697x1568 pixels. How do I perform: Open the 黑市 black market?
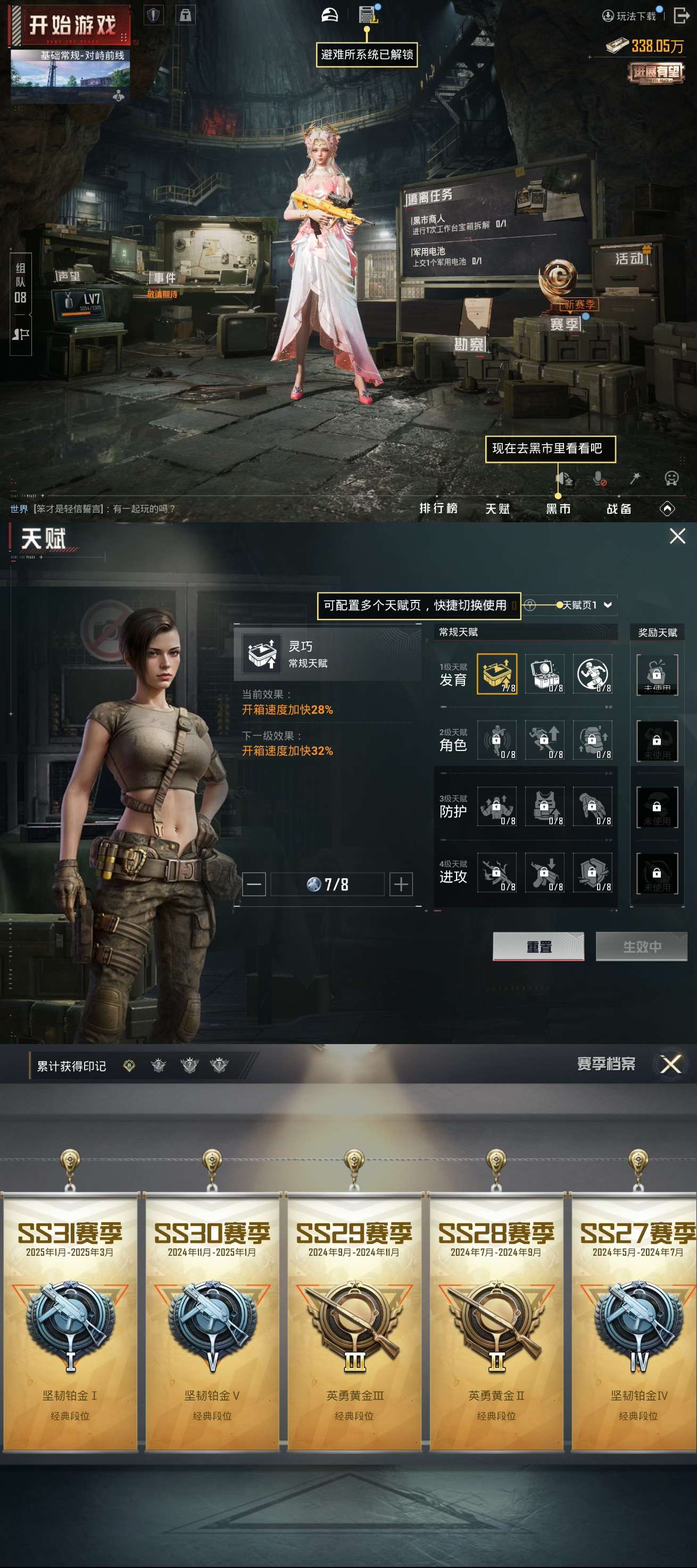(x=558, y=508)
